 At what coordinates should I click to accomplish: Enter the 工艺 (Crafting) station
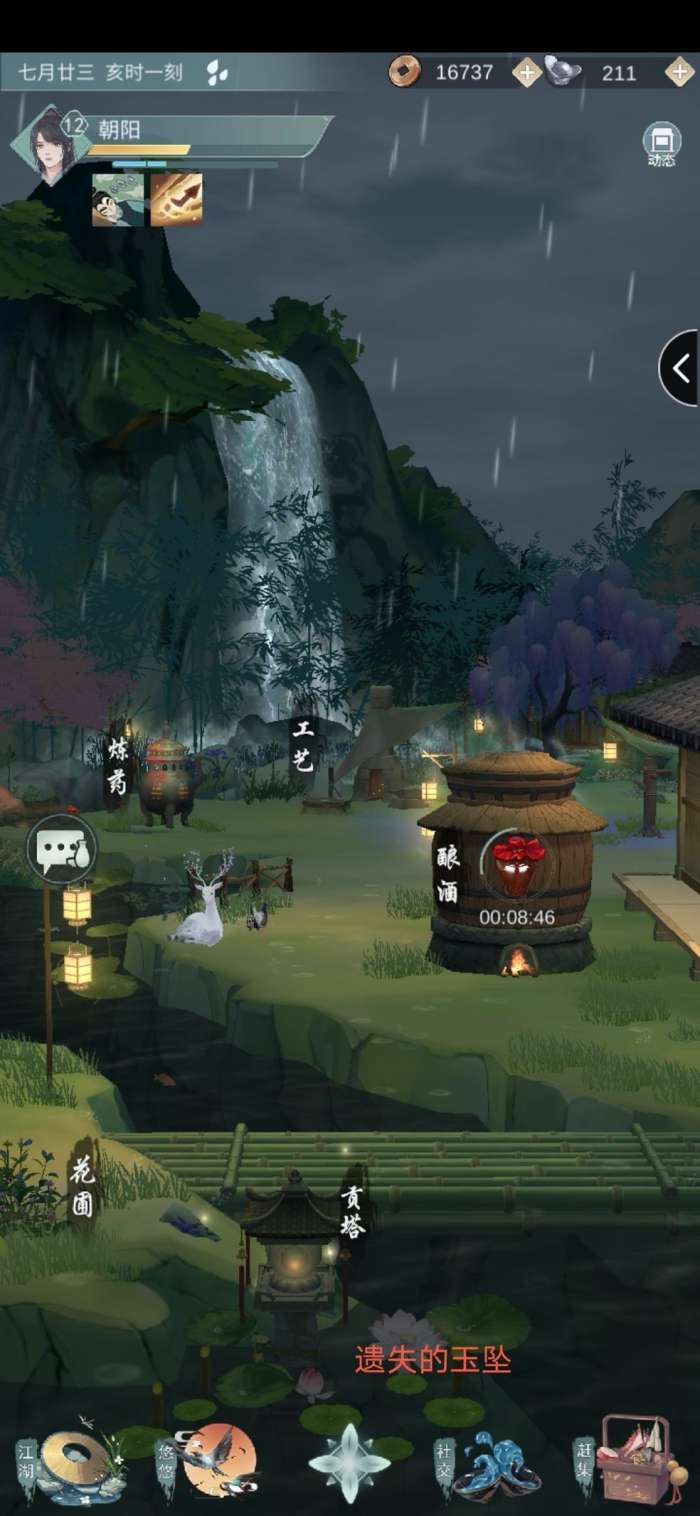[x=302, y=745]
